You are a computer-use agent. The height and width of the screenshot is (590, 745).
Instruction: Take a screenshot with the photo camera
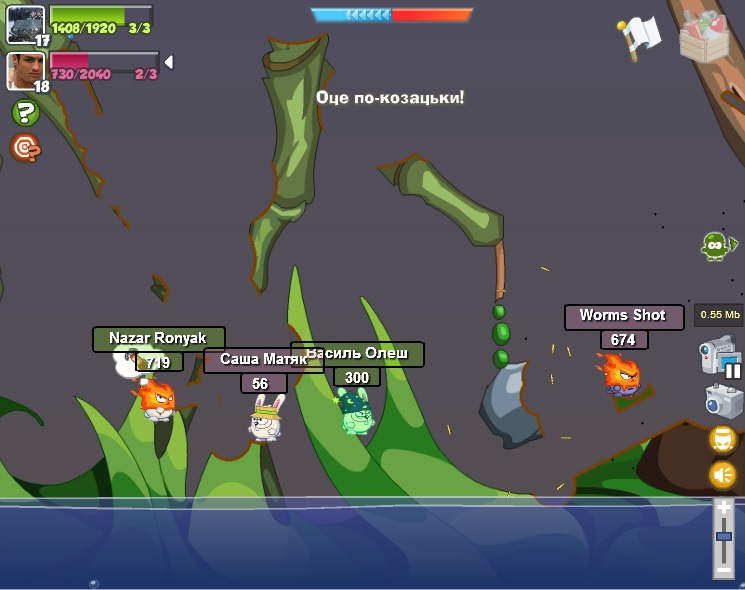point(723,400)
